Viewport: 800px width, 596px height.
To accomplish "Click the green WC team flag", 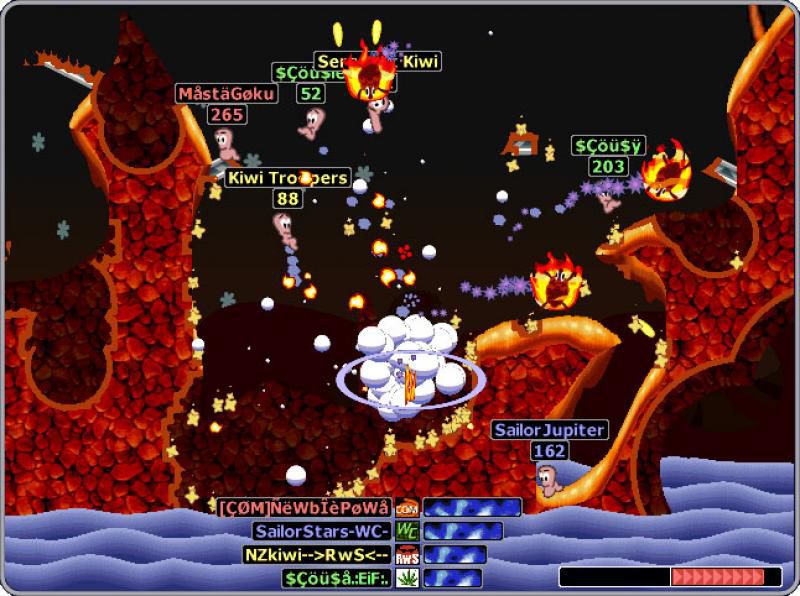I will pos(407,531).
